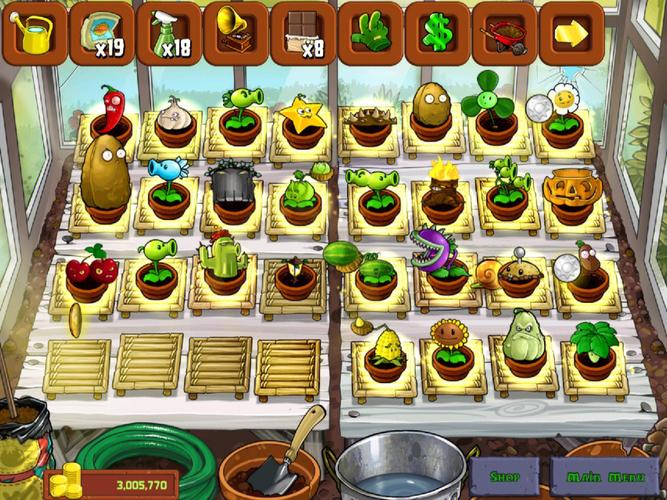The width and height of the screenshot is (667, 500).
Task: Activate the dollar sign sell tool
Action: coord(437,33)
